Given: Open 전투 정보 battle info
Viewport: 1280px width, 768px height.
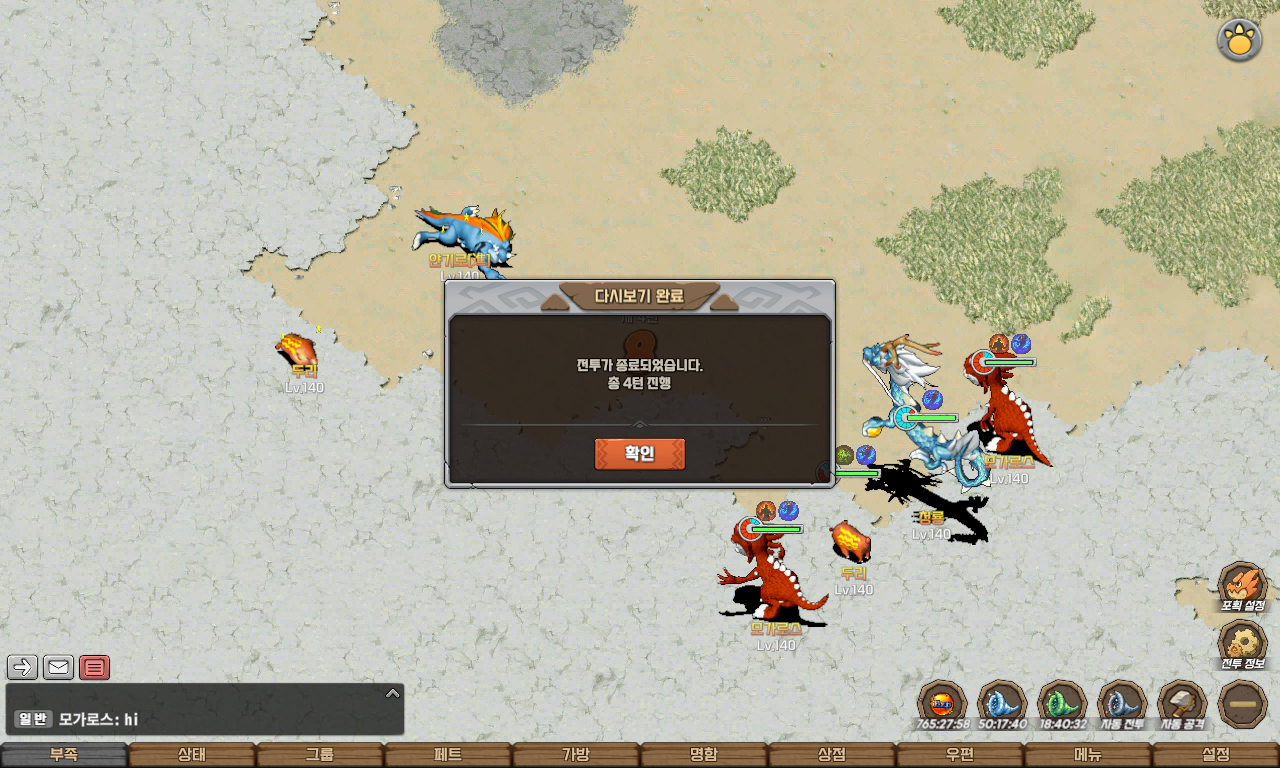Looking at the screenshot, I should (1243, 645).
